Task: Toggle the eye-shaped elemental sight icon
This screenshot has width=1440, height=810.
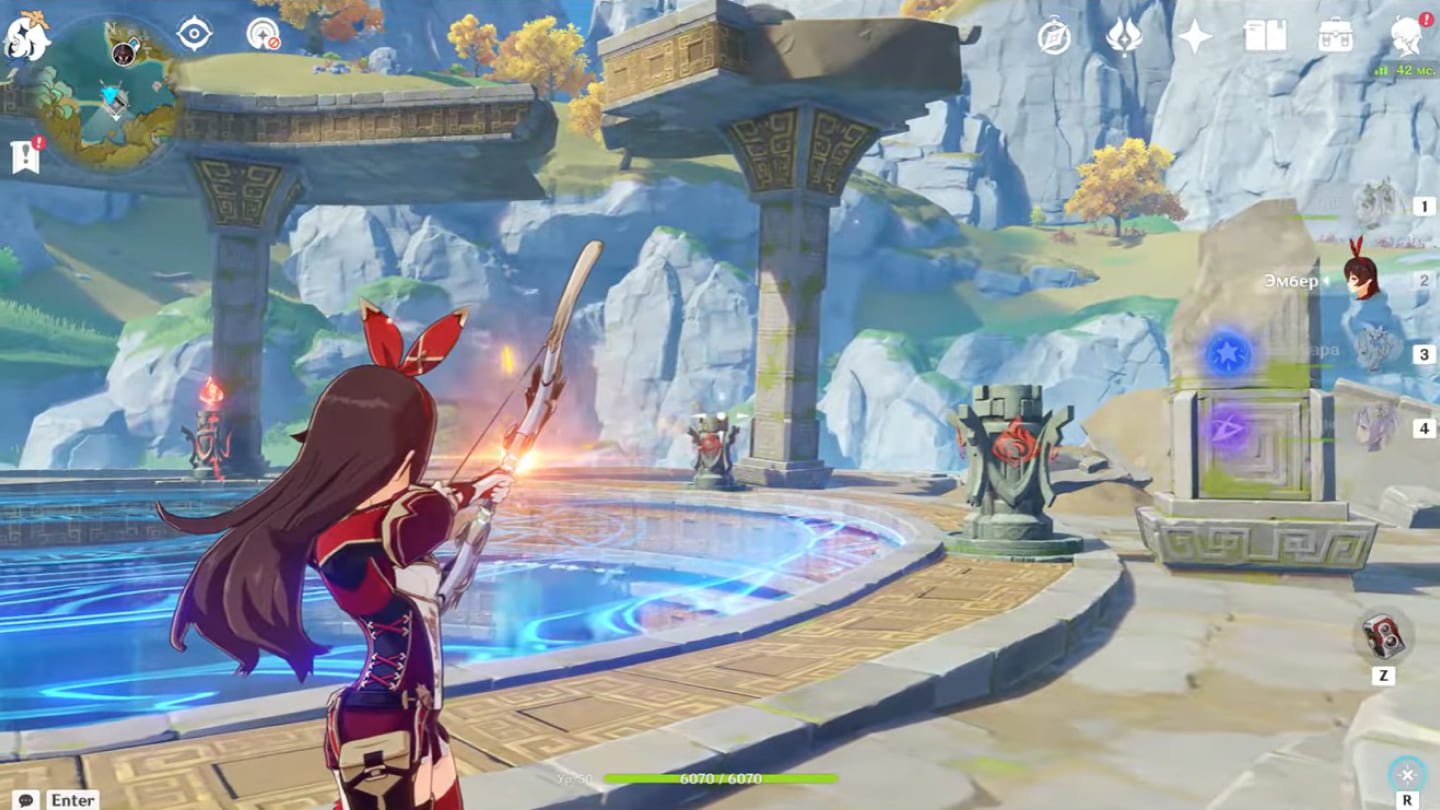Action: [x=194, y=34]
